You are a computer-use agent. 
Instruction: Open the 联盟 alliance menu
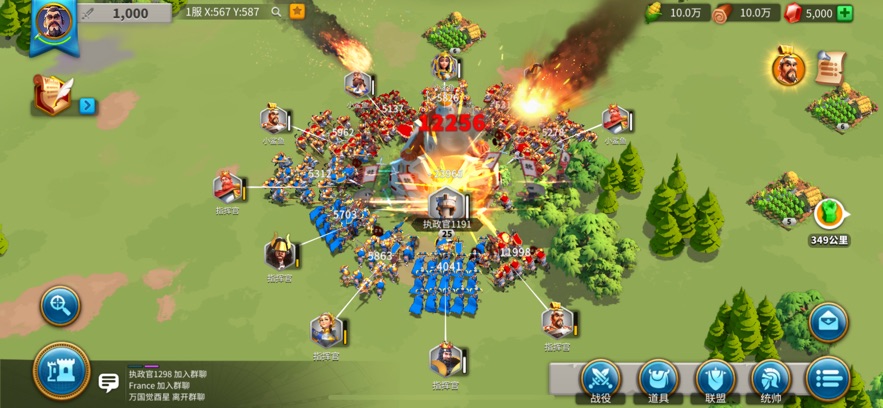(715, 381)
